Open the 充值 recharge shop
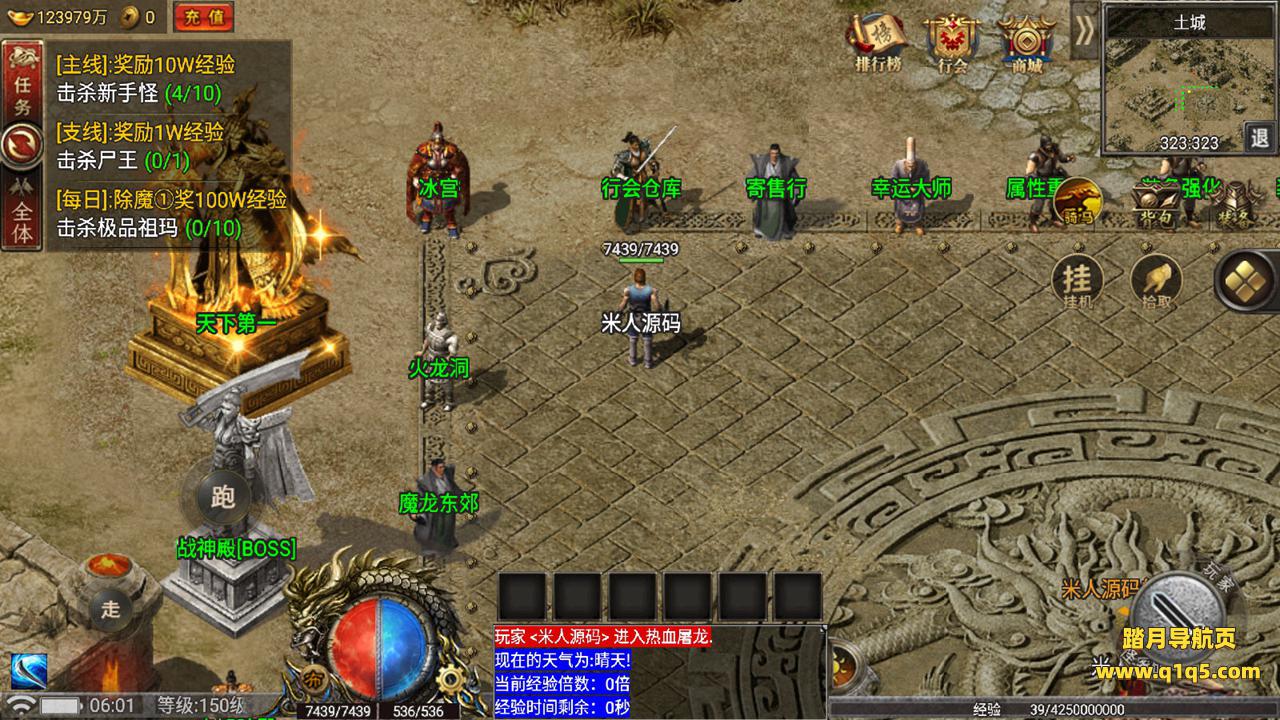 tap(203, 17)
